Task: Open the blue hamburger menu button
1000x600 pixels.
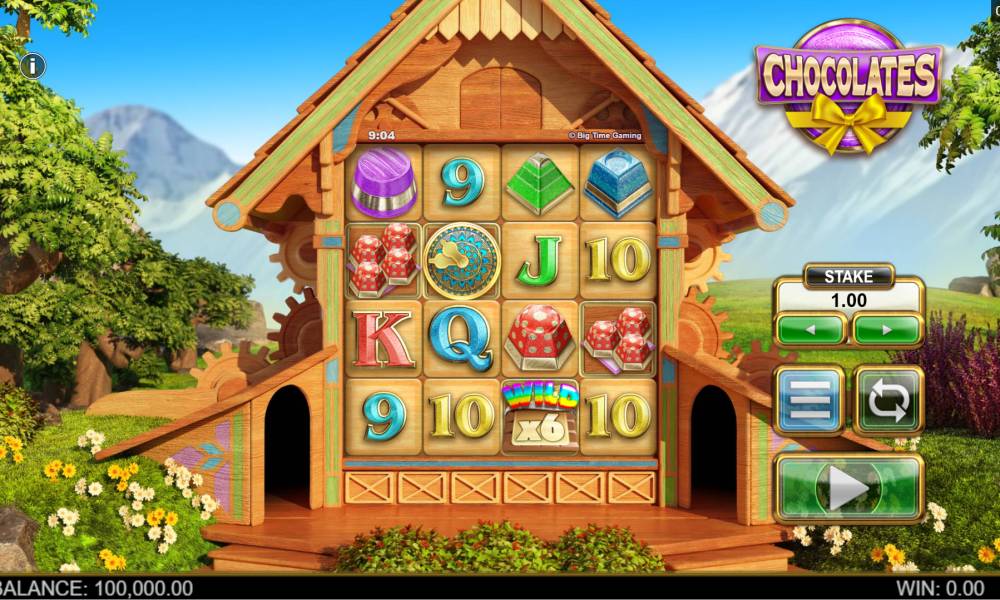Action: pyautogui.click(x=810, y=400)
